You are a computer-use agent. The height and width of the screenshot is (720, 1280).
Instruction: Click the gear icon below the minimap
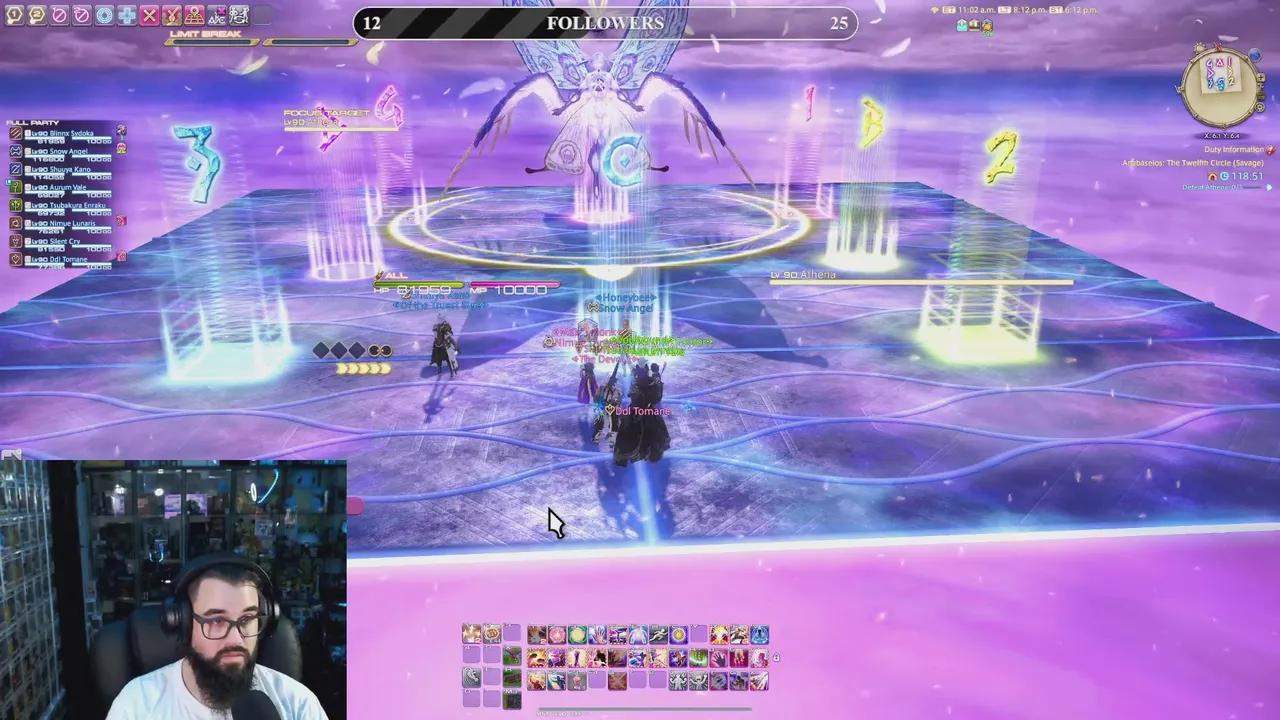pos(1260,107)
